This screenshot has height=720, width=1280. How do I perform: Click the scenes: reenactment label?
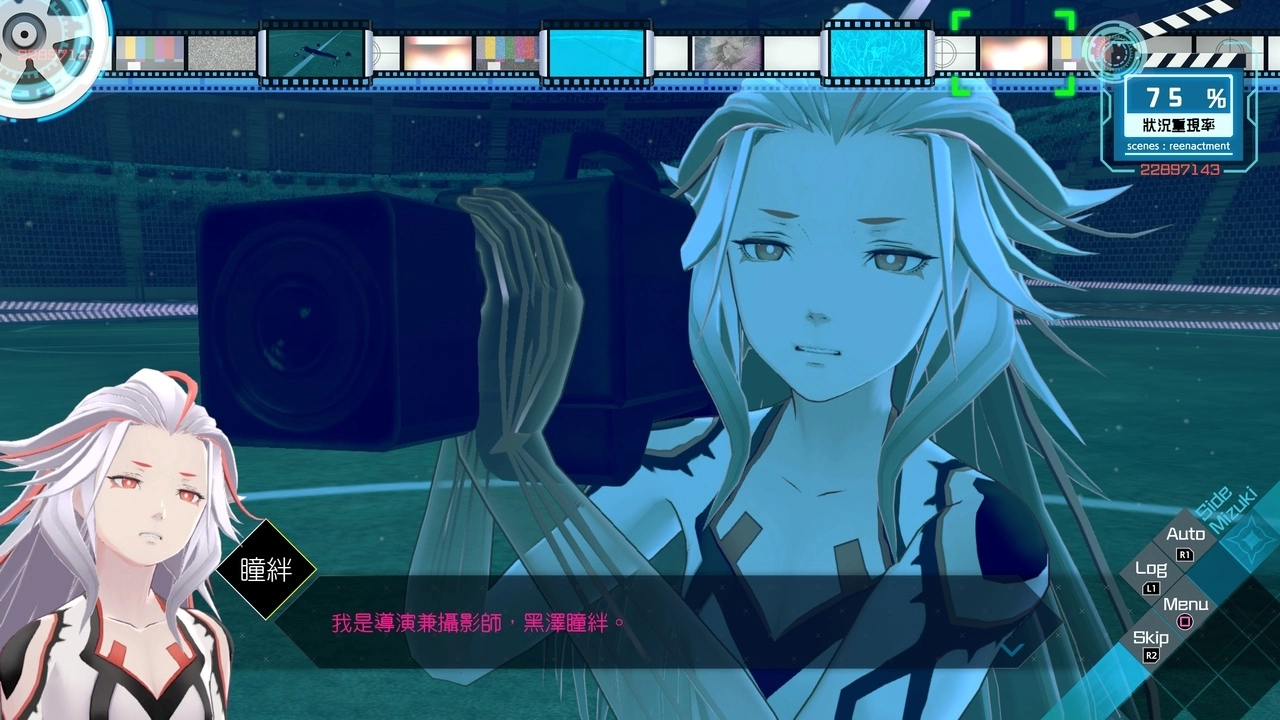pos(1179,146)
